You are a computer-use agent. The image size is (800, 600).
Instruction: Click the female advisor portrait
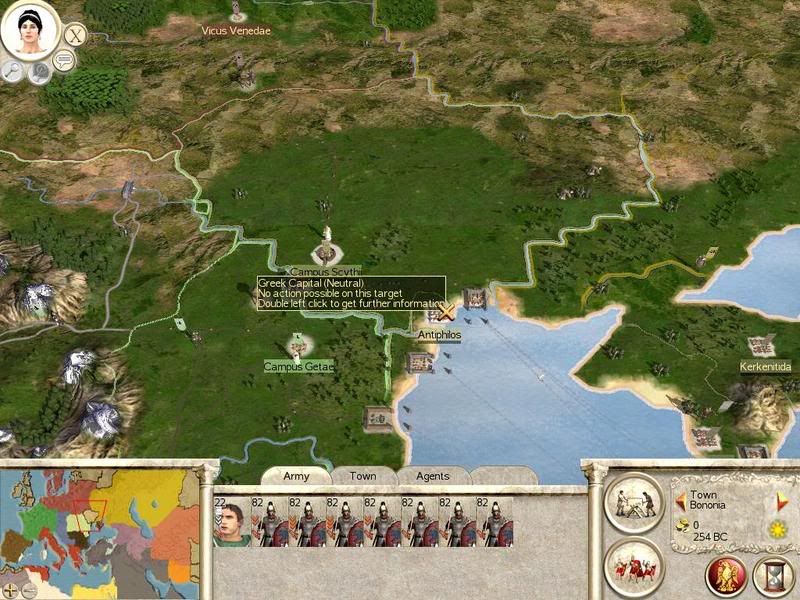29,31
